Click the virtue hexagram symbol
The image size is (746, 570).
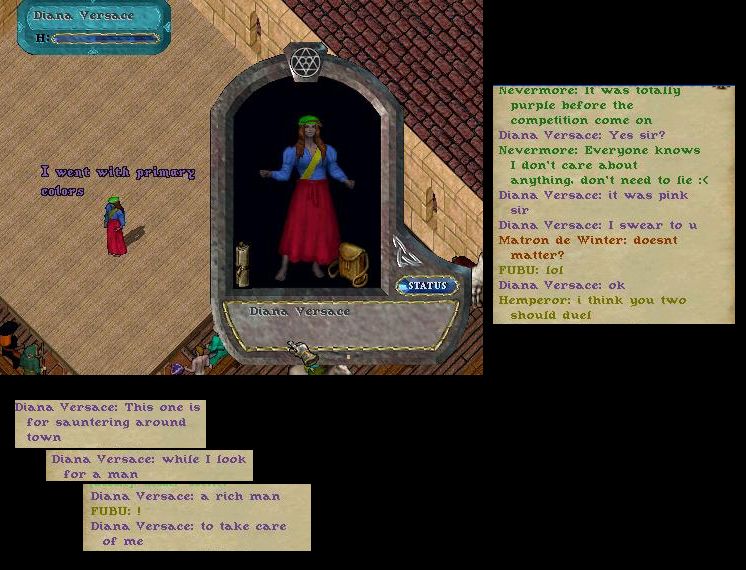[x=304, y=63]
